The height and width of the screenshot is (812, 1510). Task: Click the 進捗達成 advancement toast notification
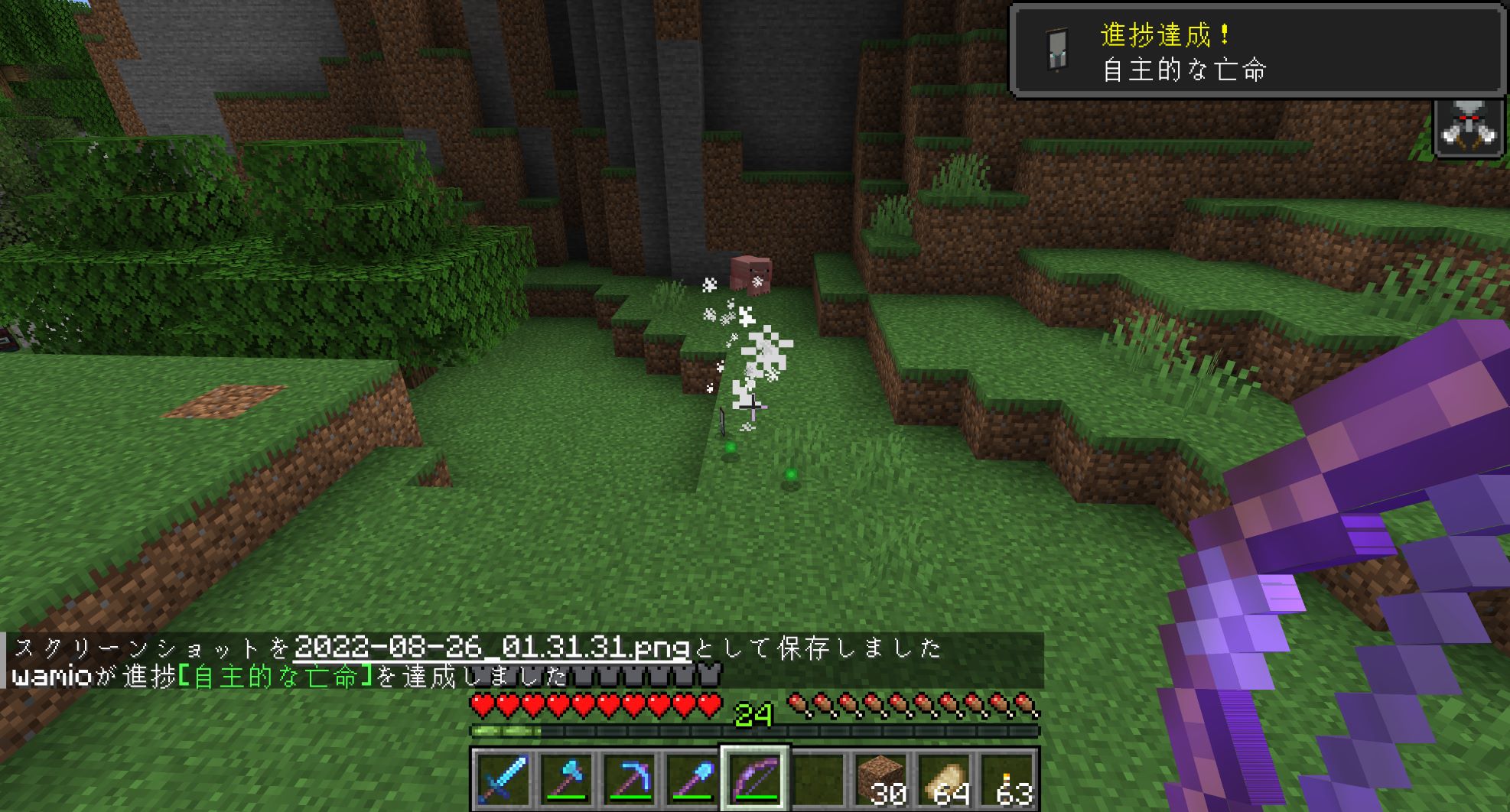pos(1257,51)
